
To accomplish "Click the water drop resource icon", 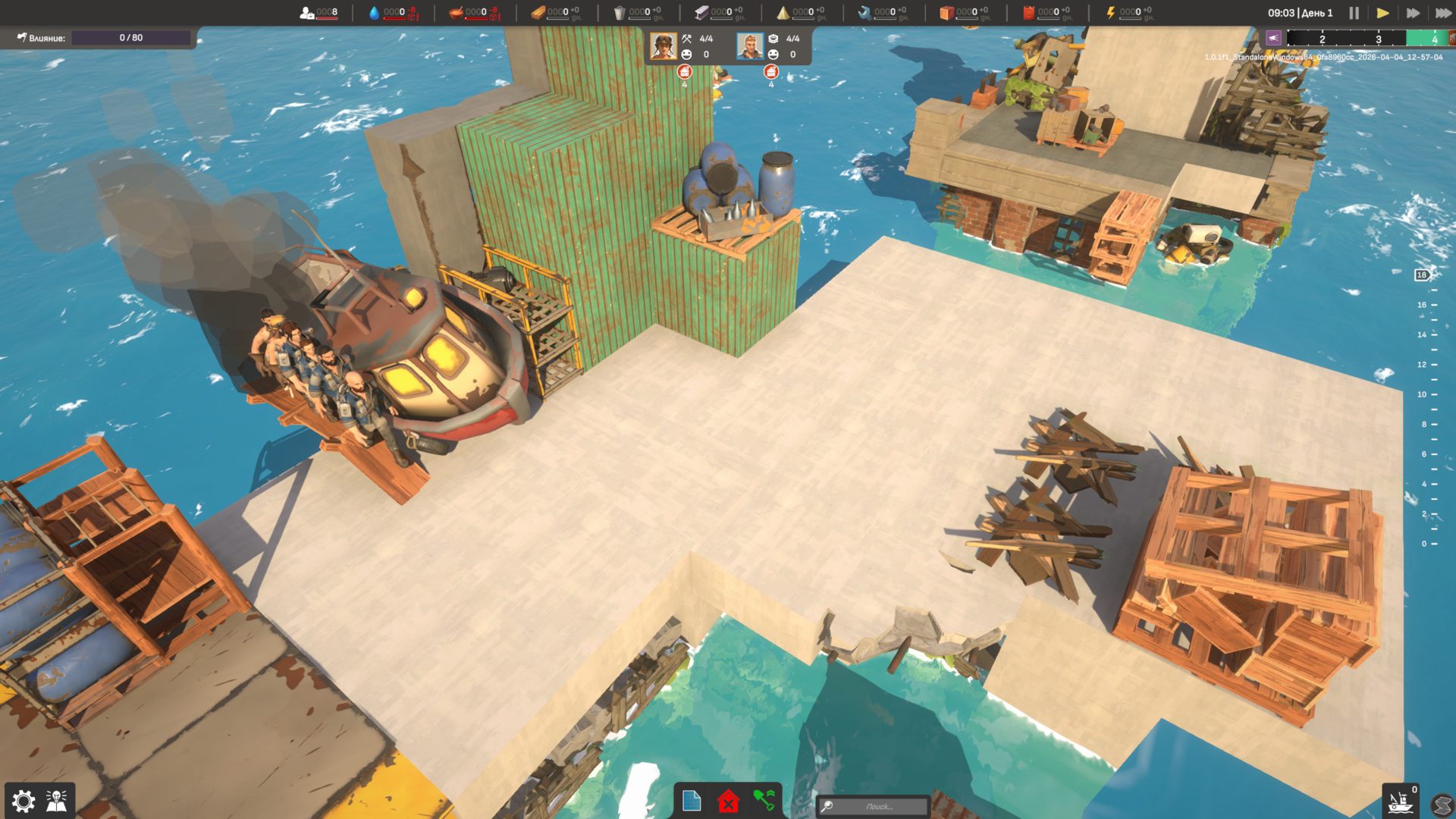I will pos(374,13).
